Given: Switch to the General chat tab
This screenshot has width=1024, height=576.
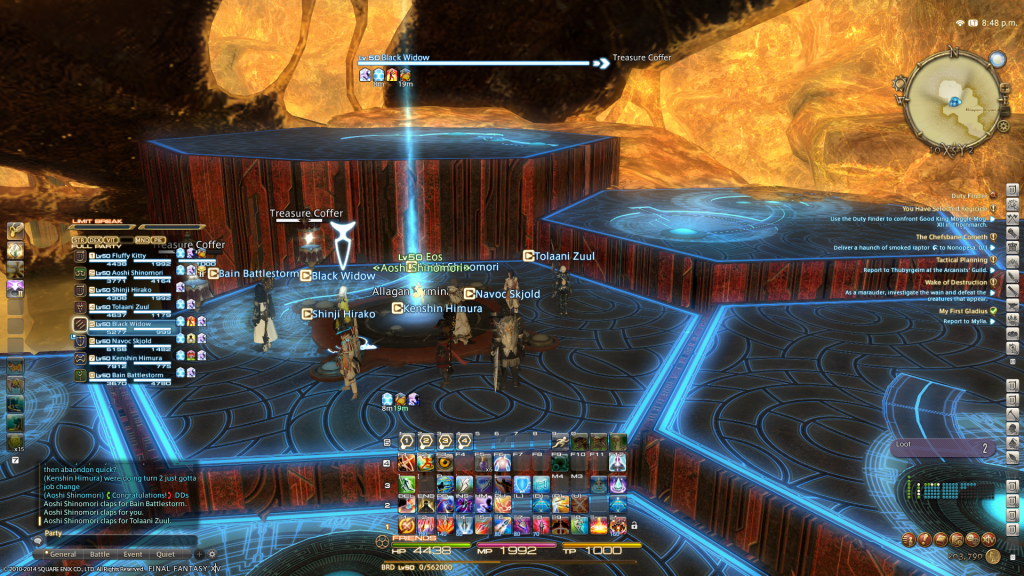Looking at the screenshot, I should 62,553.
